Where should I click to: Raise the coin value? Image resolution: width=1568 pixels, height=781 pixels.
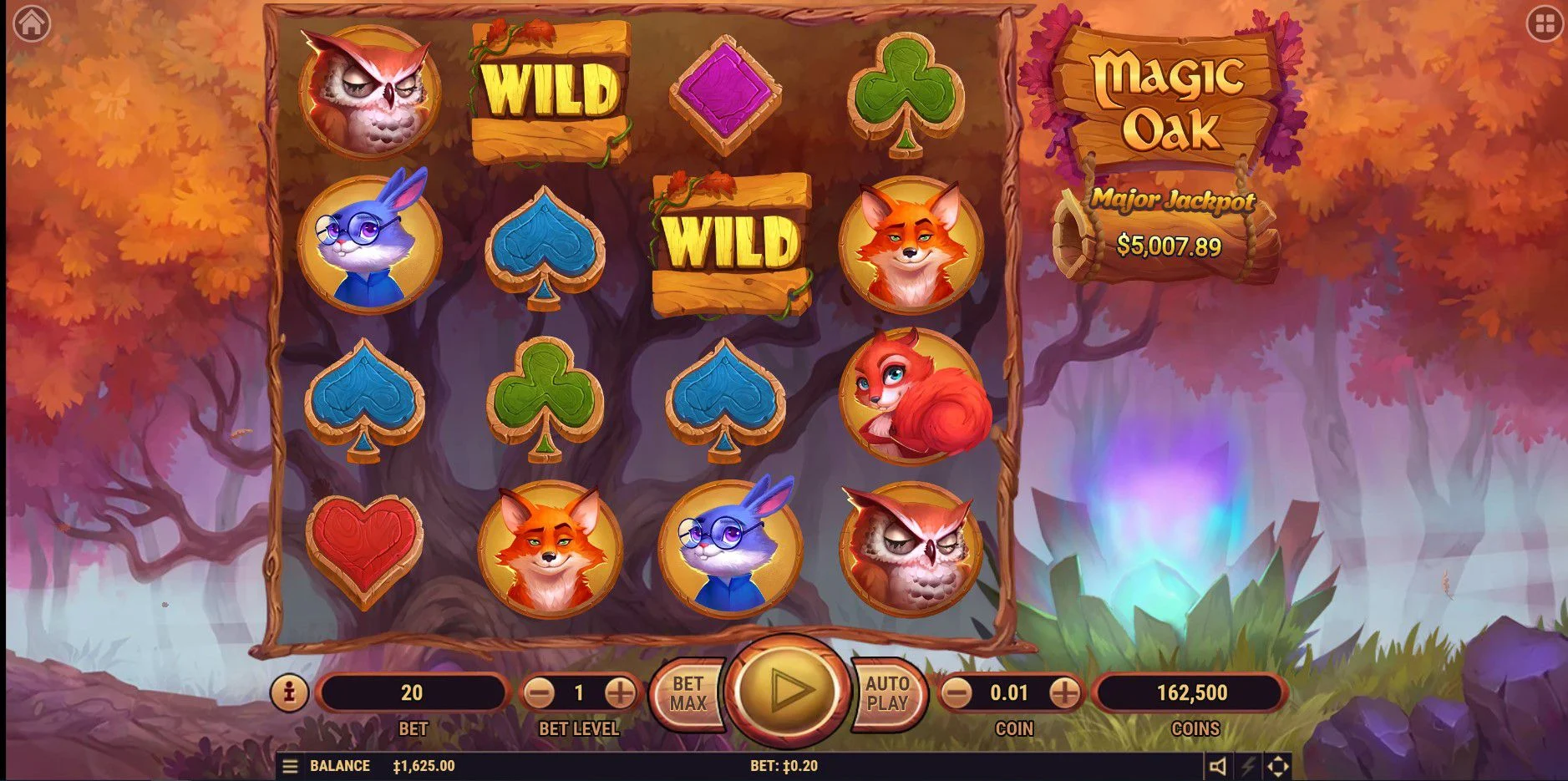(1063, 692)
